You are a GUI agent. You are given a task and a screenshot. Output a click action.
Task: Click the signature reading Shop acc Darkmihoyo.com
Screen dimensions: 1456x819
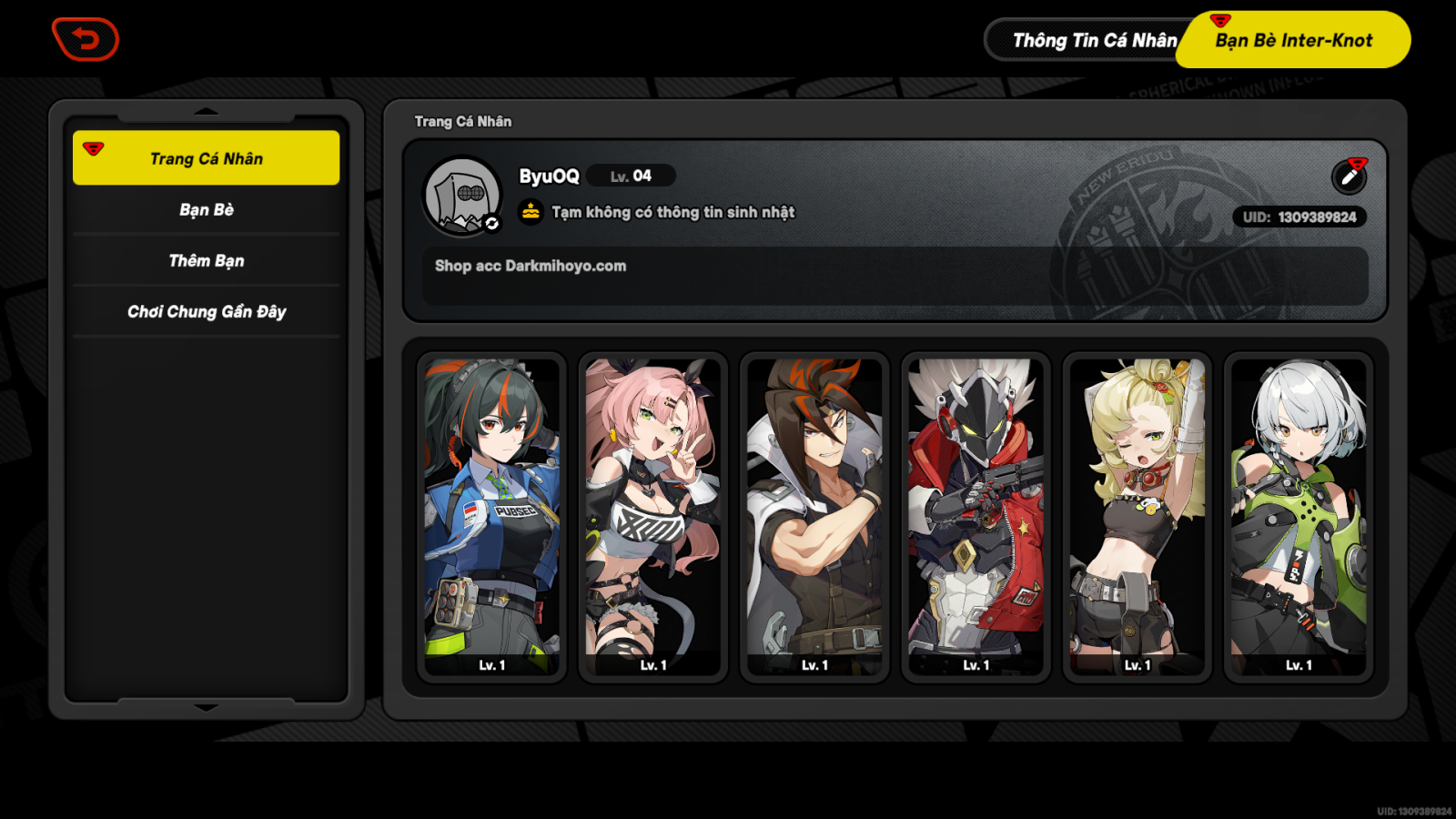point(531,266)
